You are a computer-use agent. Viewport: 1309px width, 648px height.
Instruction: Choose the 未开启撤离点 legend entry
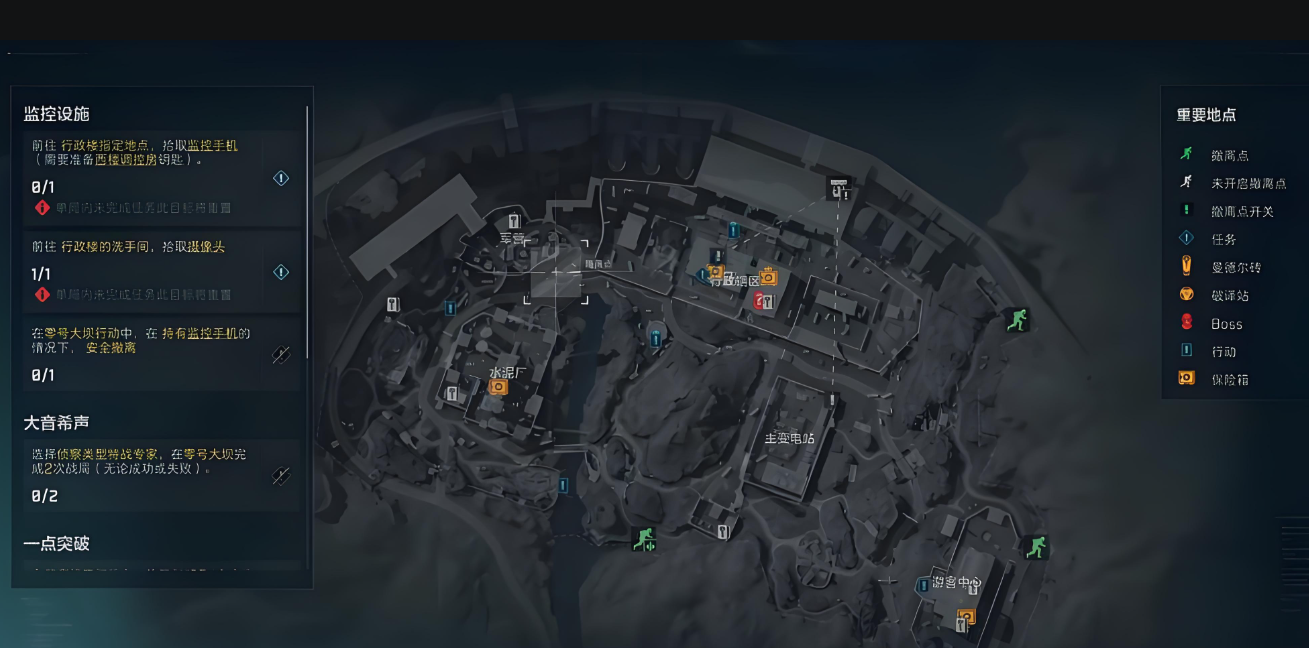click(1247, 183)
